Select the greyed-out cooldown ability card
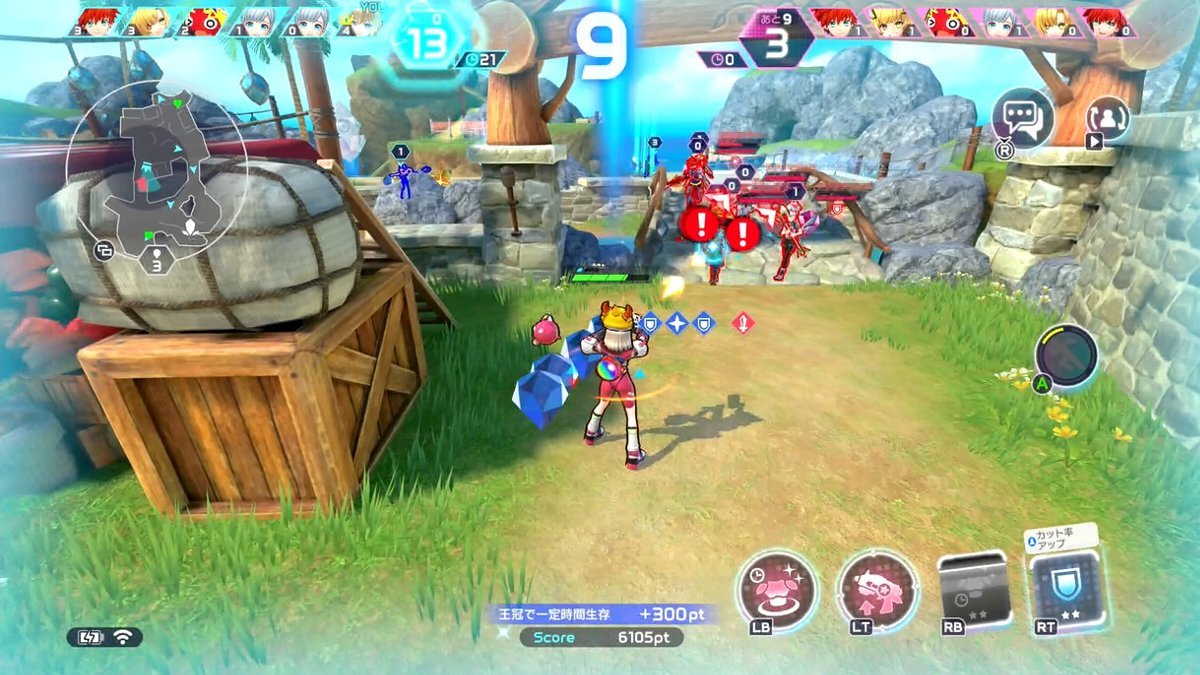The width and height of the screenshot is (1200, 675). click(x=972, y=590)
